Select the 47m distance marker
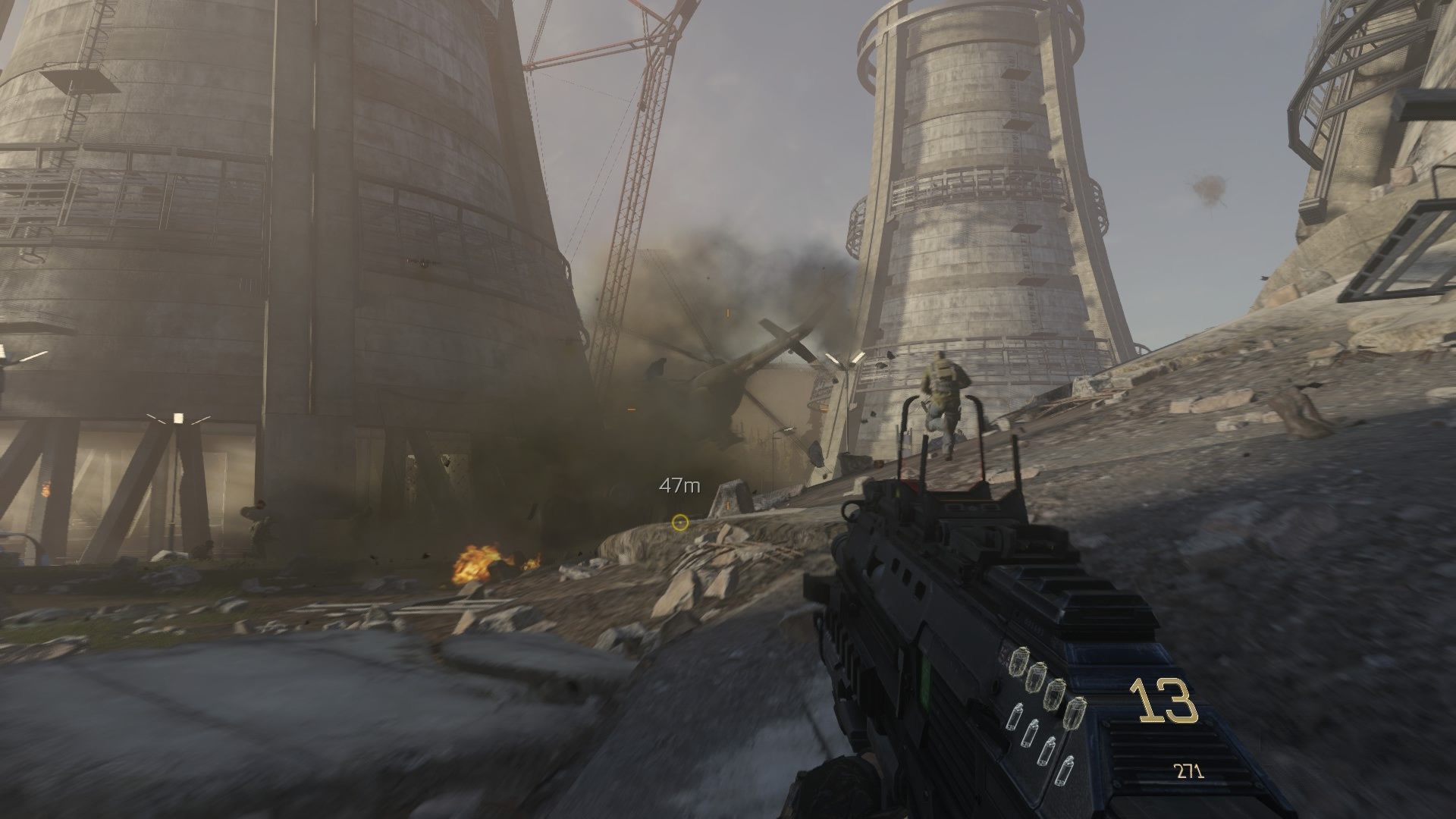Screen dimensions: 1456x819 pyautogui.click(x=679, y=484)
